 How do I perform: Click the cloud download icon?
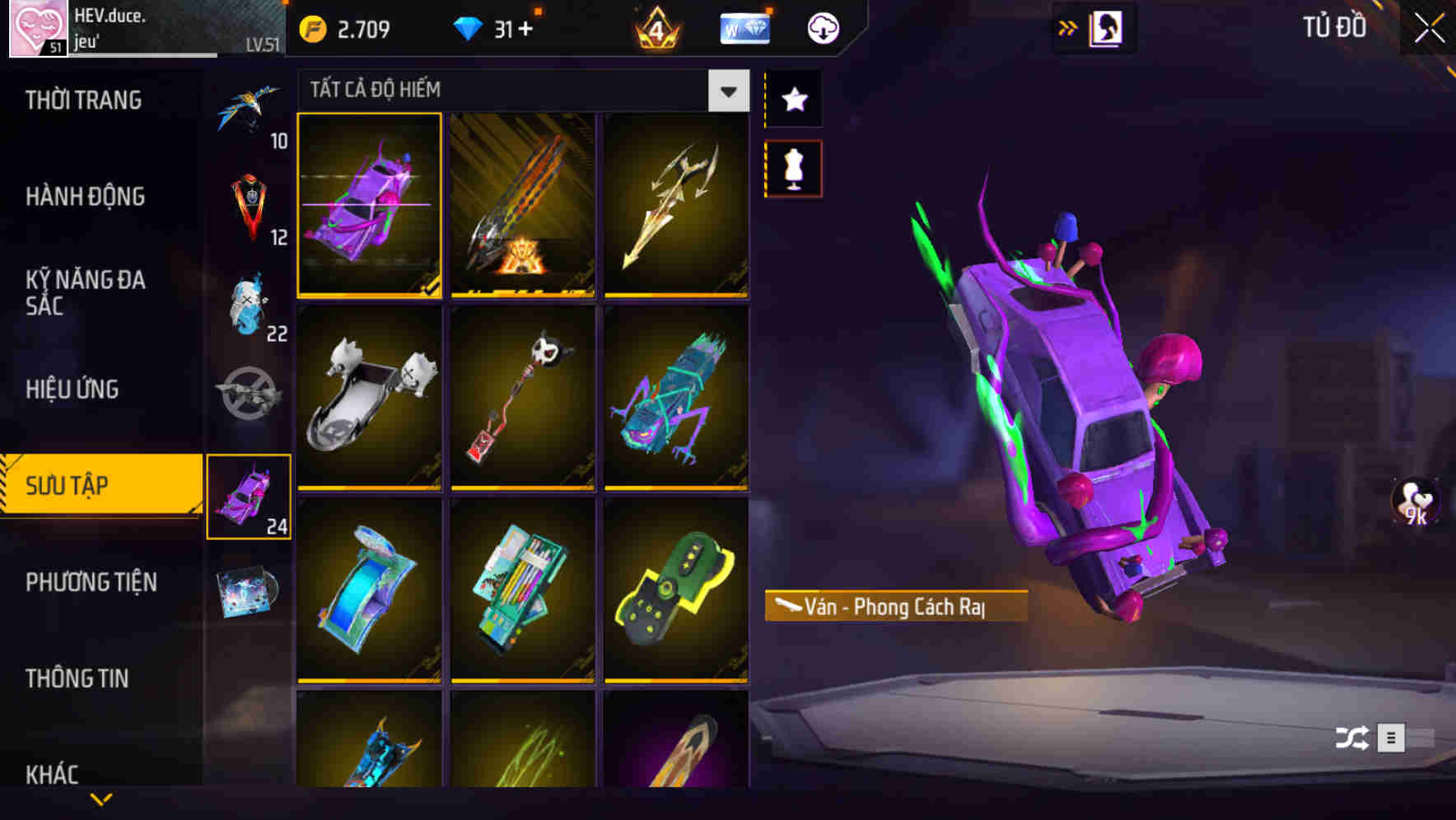(x=824, y=27)
